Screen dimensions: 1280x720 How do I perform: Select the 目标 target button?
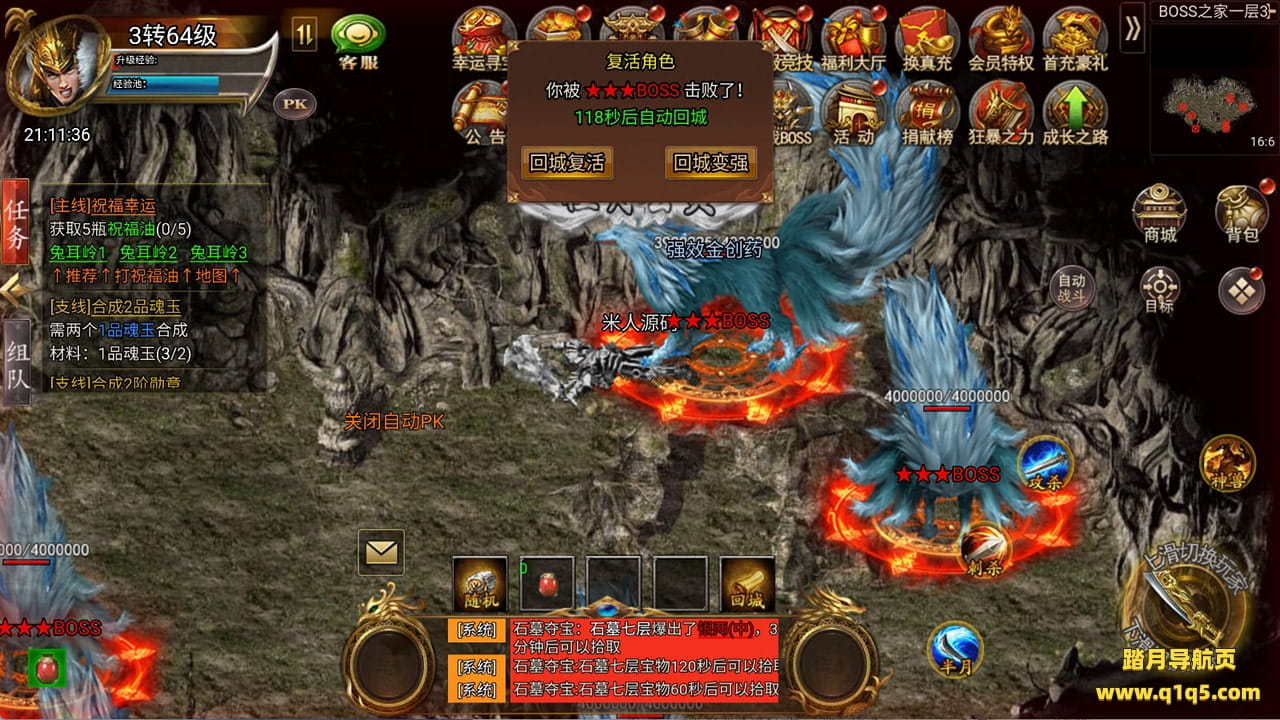pyautogui.click(x=1159, y=290)
